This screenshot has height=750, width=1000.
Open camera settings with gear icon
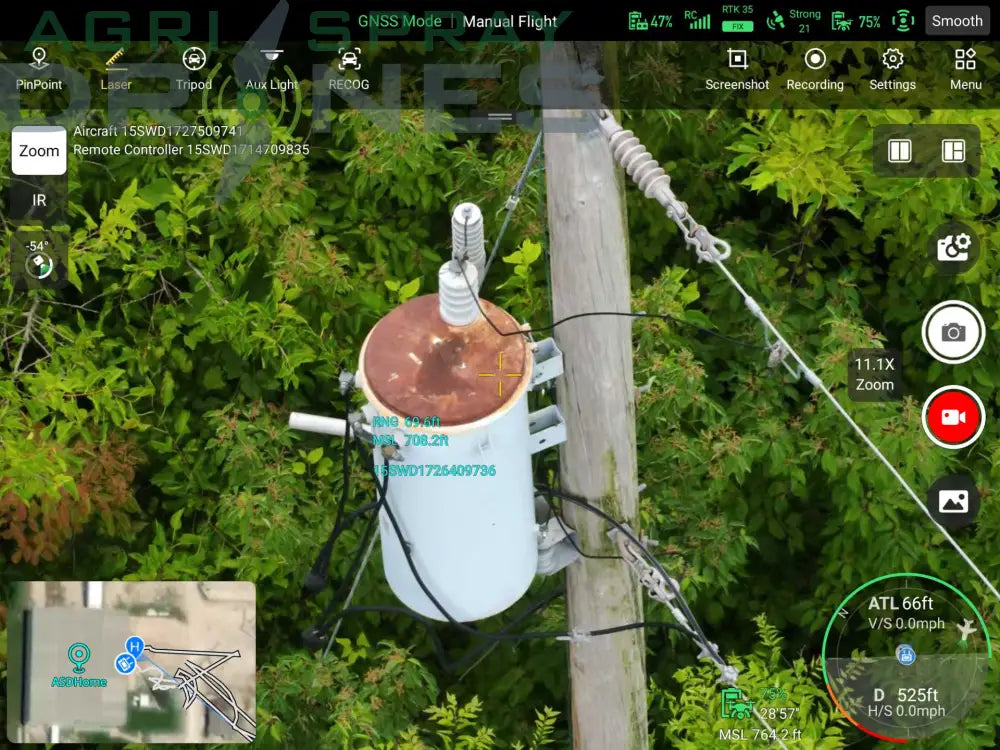point(954,246)
